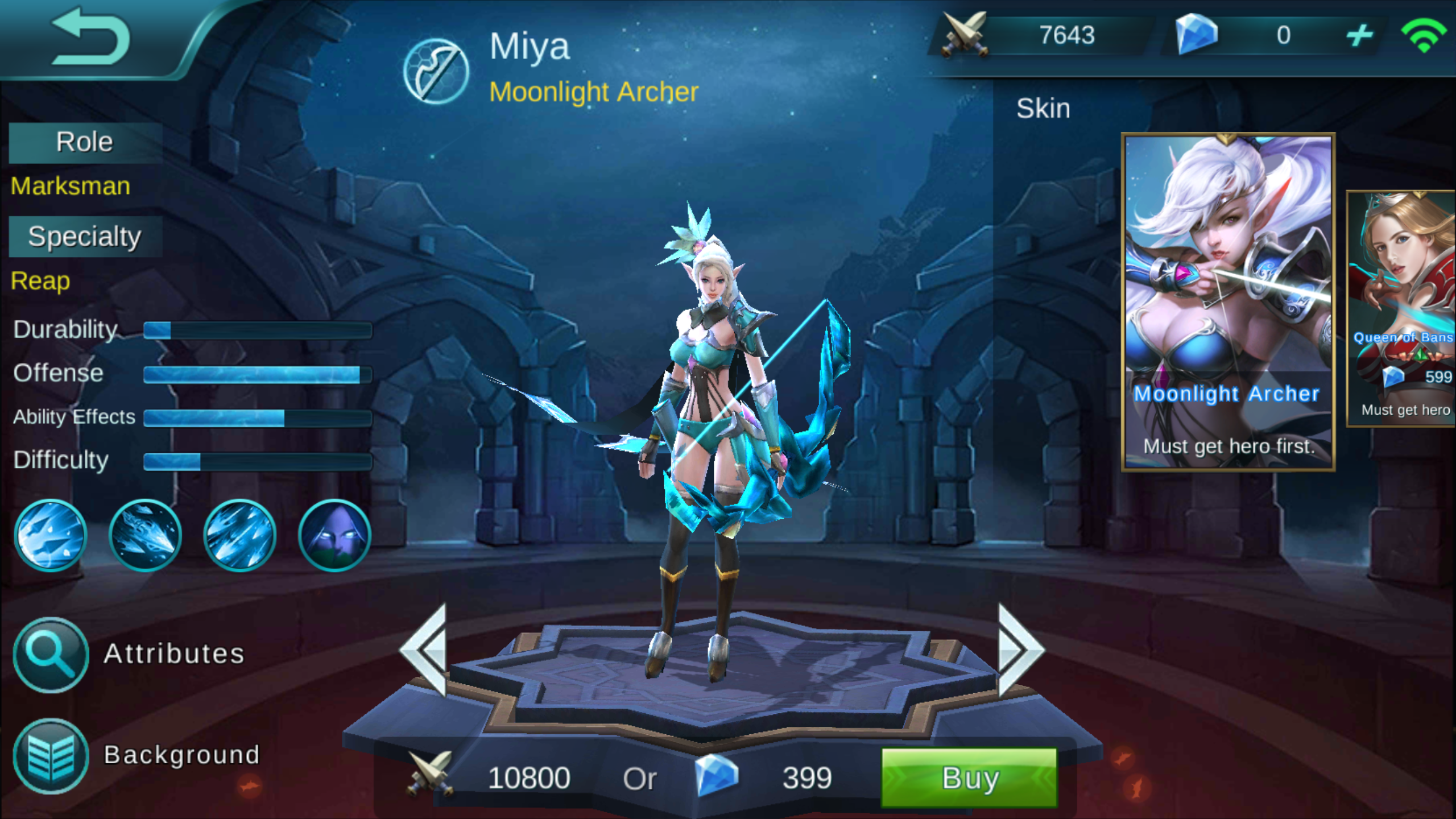
Task: View the second ability icon details
Action: [145, 535]
